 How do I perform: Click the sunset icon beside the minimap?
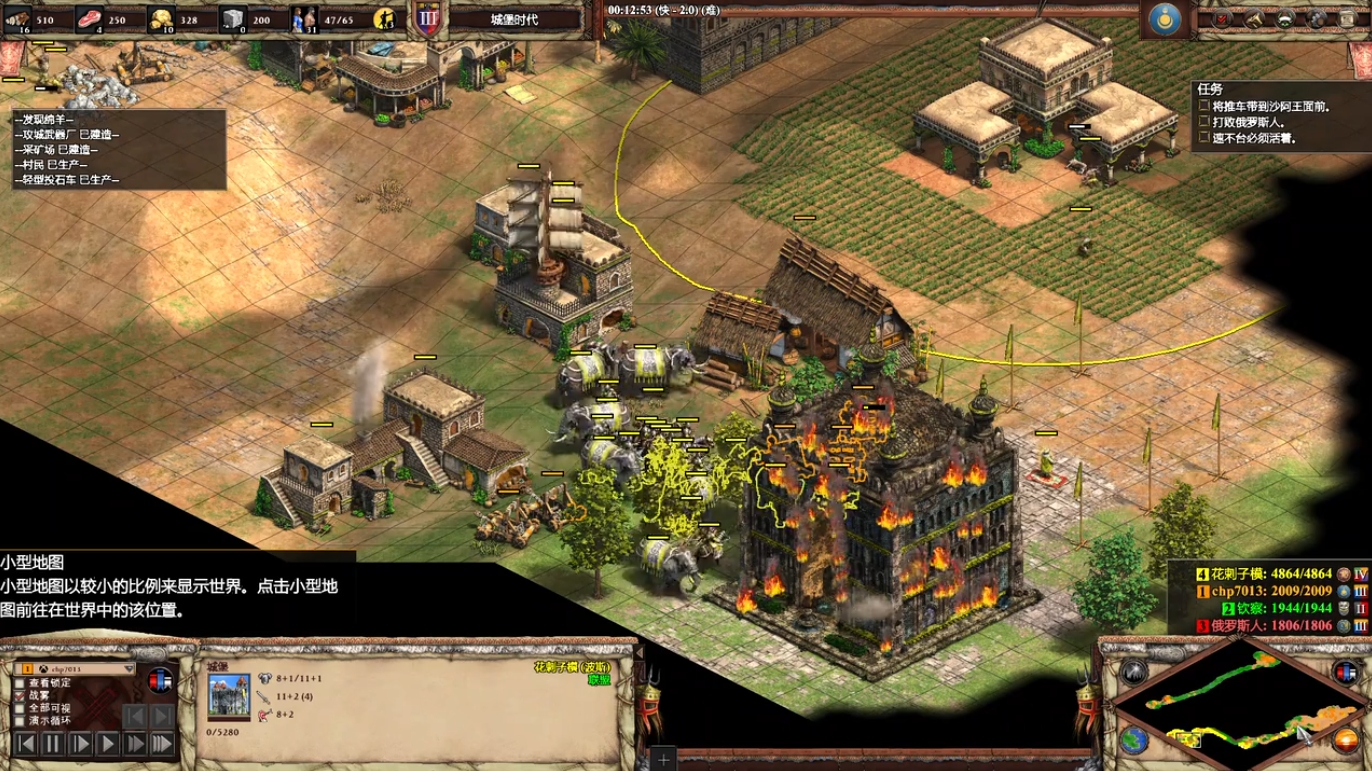click(x=1345, y=741)
